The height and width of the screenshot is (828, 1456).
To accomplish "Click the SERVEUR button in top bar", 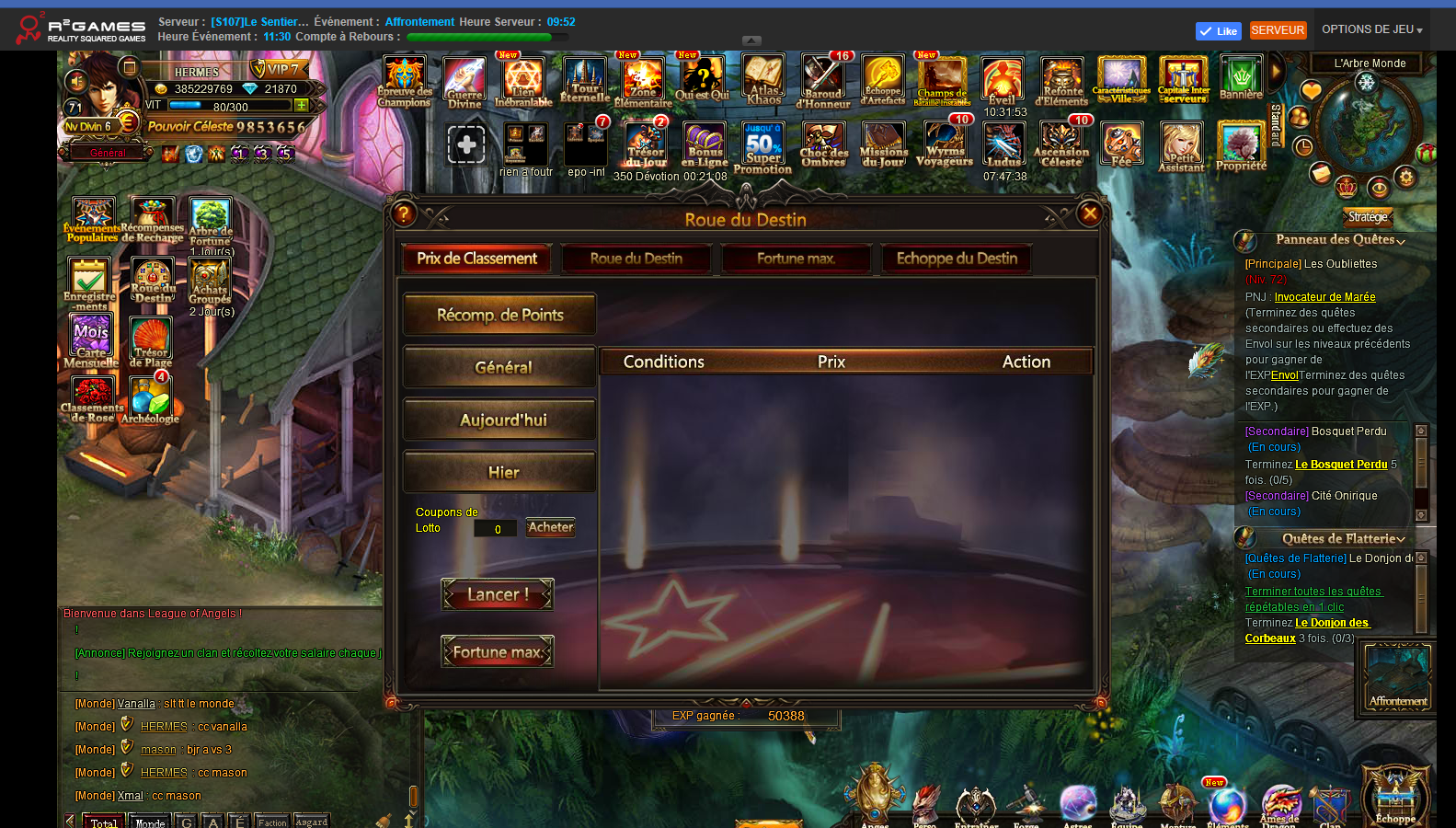I will click(1278, 30).
